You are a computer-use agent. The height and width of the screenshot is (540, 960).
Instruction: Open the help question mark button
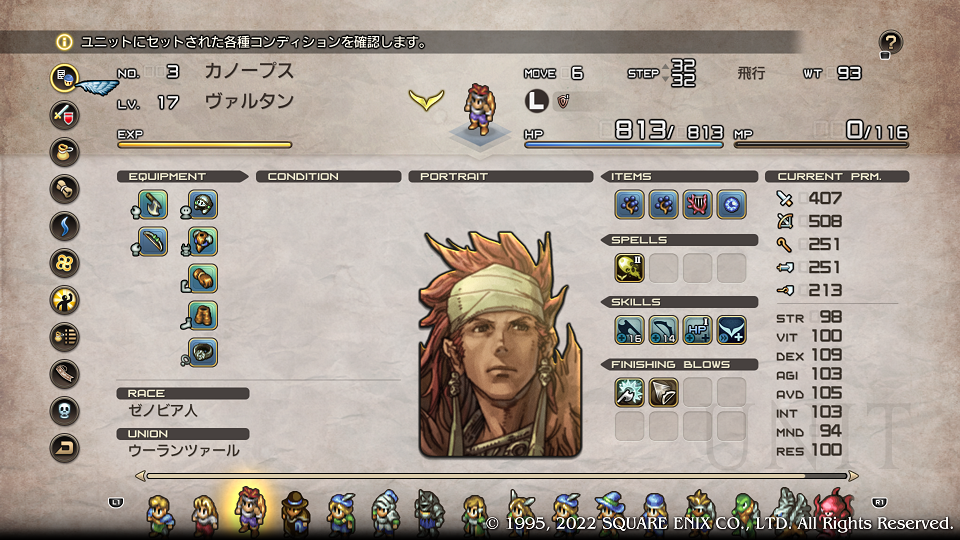coord(890,42)
